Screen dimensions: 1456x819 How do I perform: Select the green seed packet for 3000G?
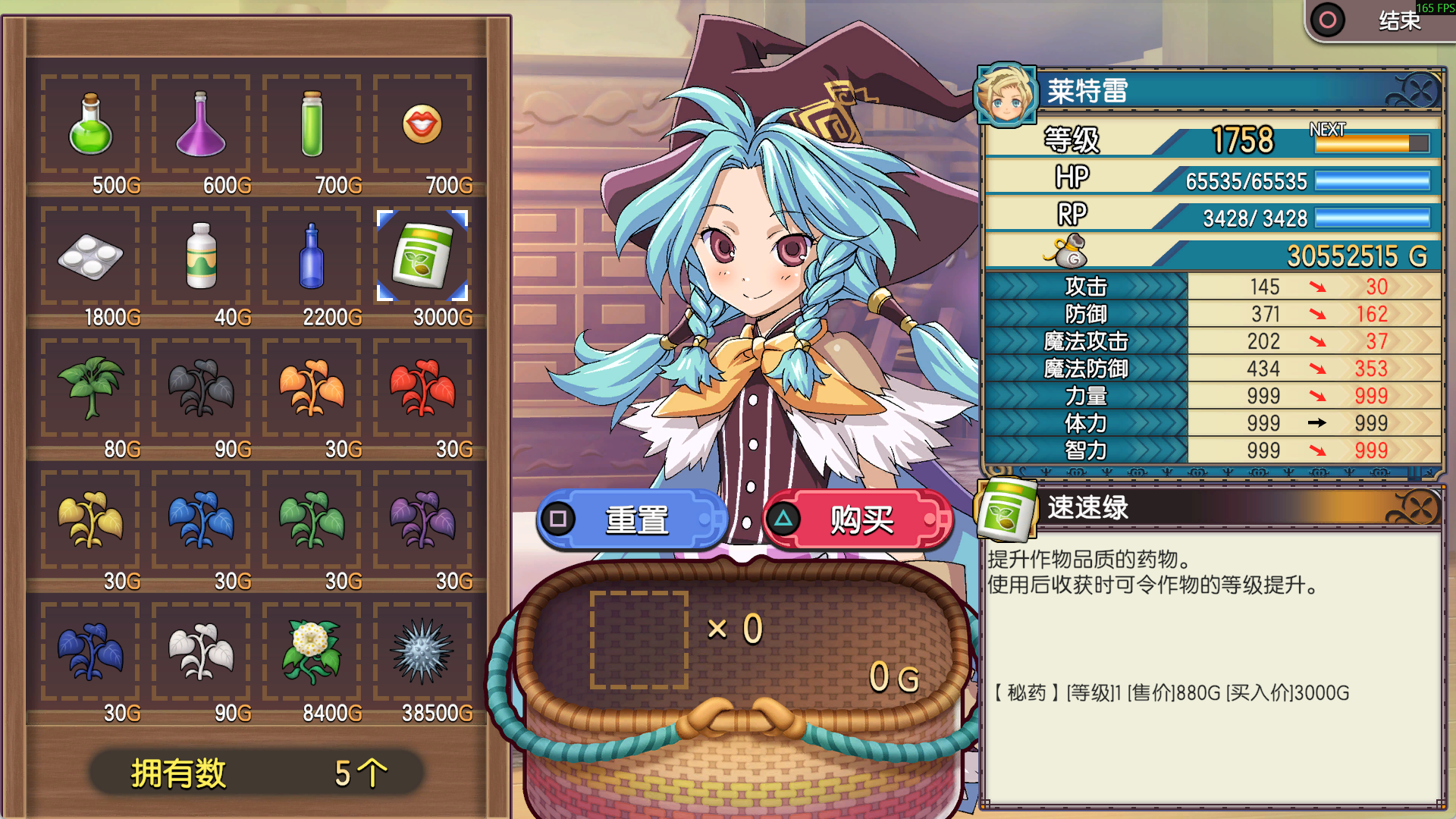tap(422, 257)
